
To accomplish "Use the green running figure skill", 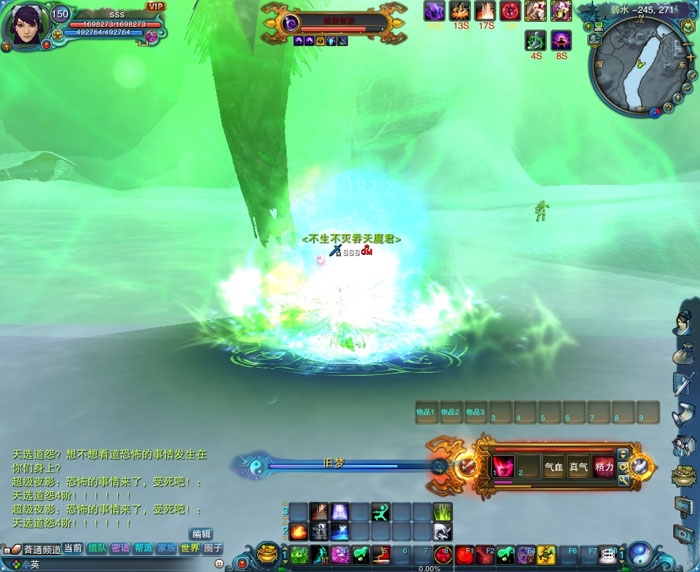I will coord(380,512).
